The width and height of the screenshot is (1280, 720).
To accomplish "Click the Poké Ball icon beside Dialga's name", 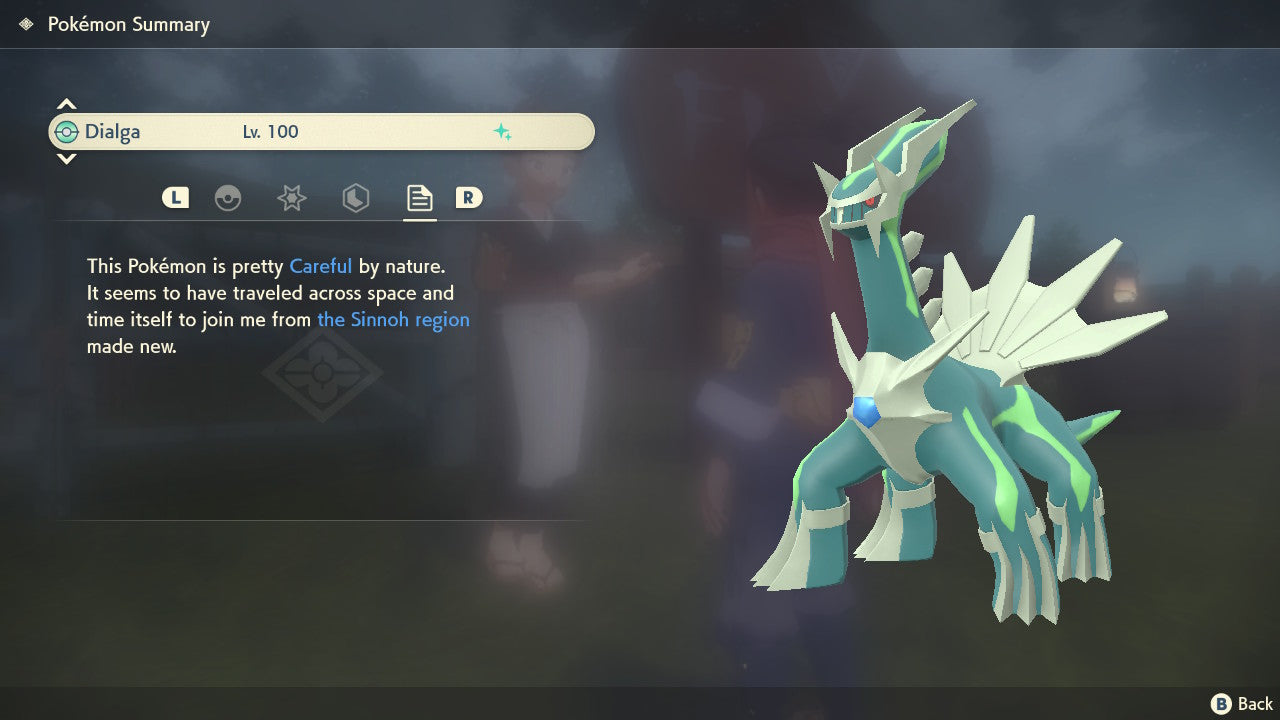I will click(68, 131).
